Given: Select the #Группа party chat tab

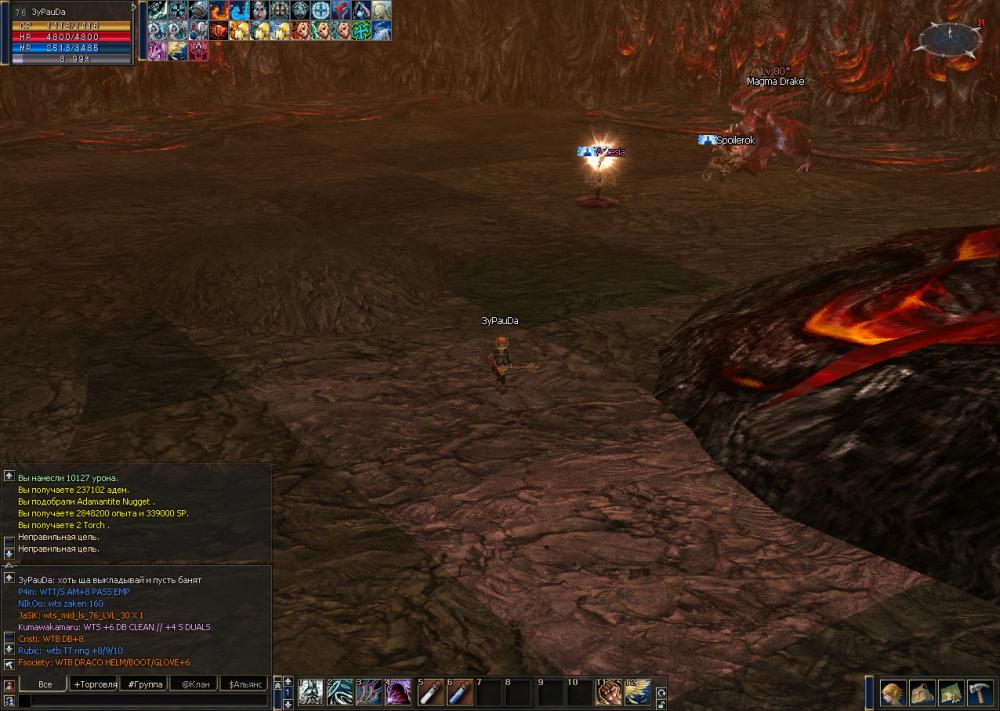Looking at the screenshot, I should (x=143, y=685).
